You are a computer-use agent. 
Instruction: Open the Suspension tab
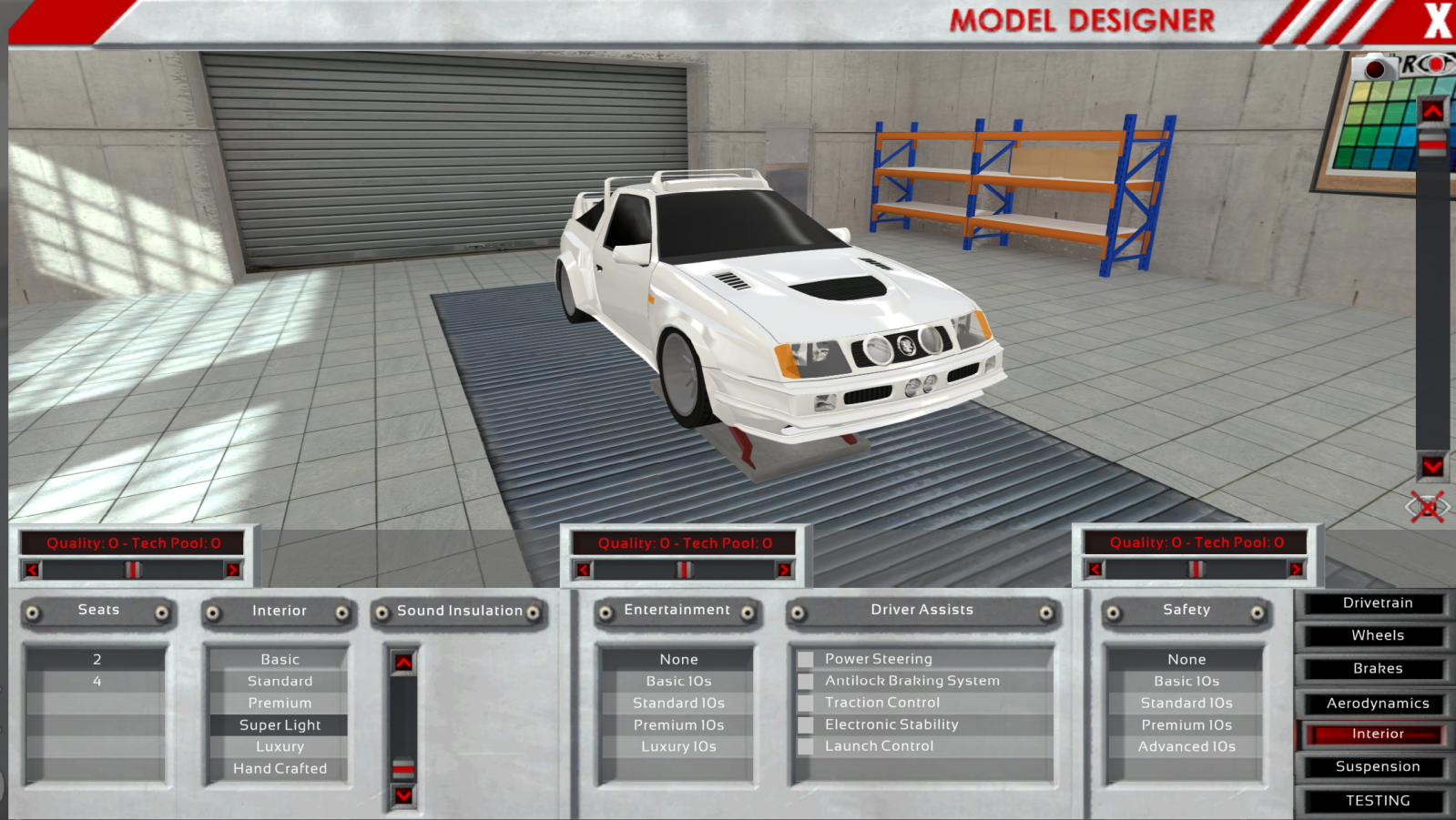click(1376, 767)
